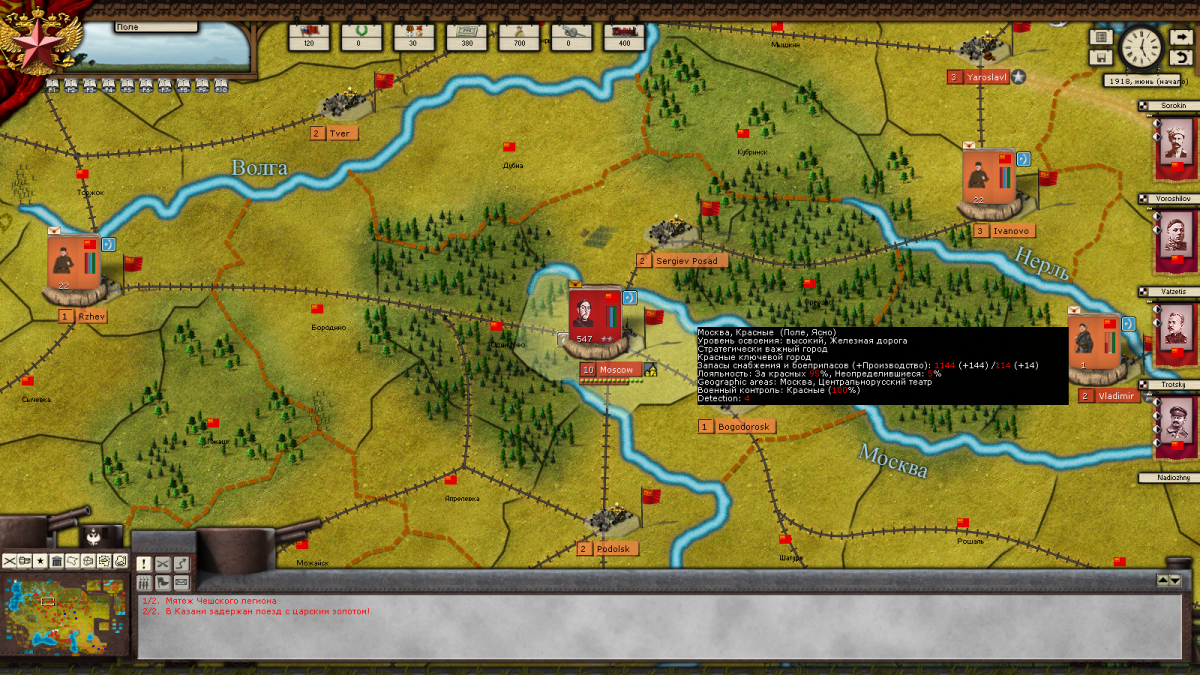
Task: Select the Sorokin leader portrait
Action: pos(1176,143)
